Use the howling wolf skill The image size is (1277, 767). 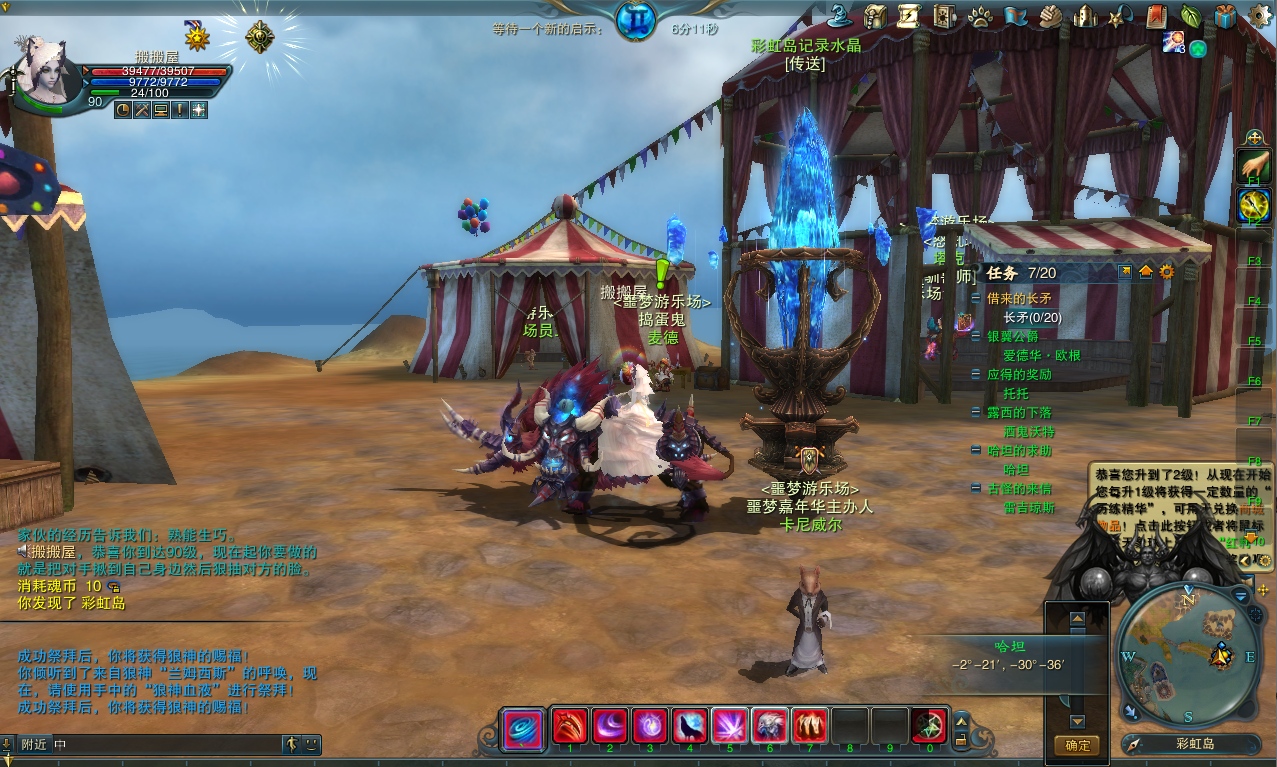690,725
